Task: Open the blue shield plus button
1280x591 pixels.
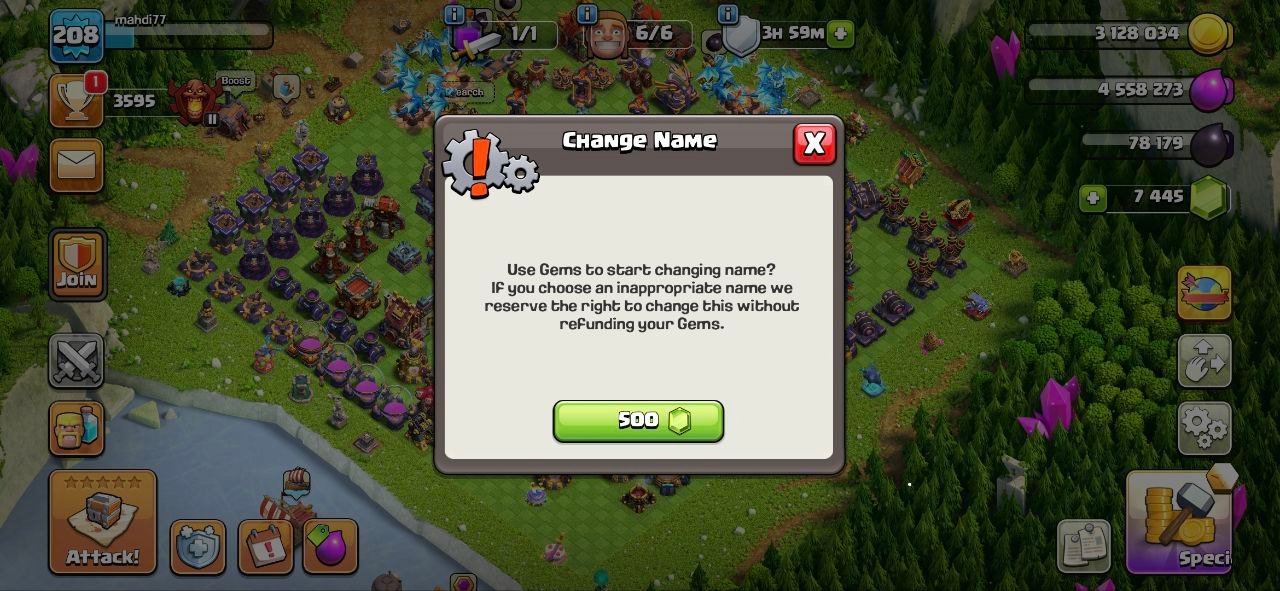Action: 198,547
